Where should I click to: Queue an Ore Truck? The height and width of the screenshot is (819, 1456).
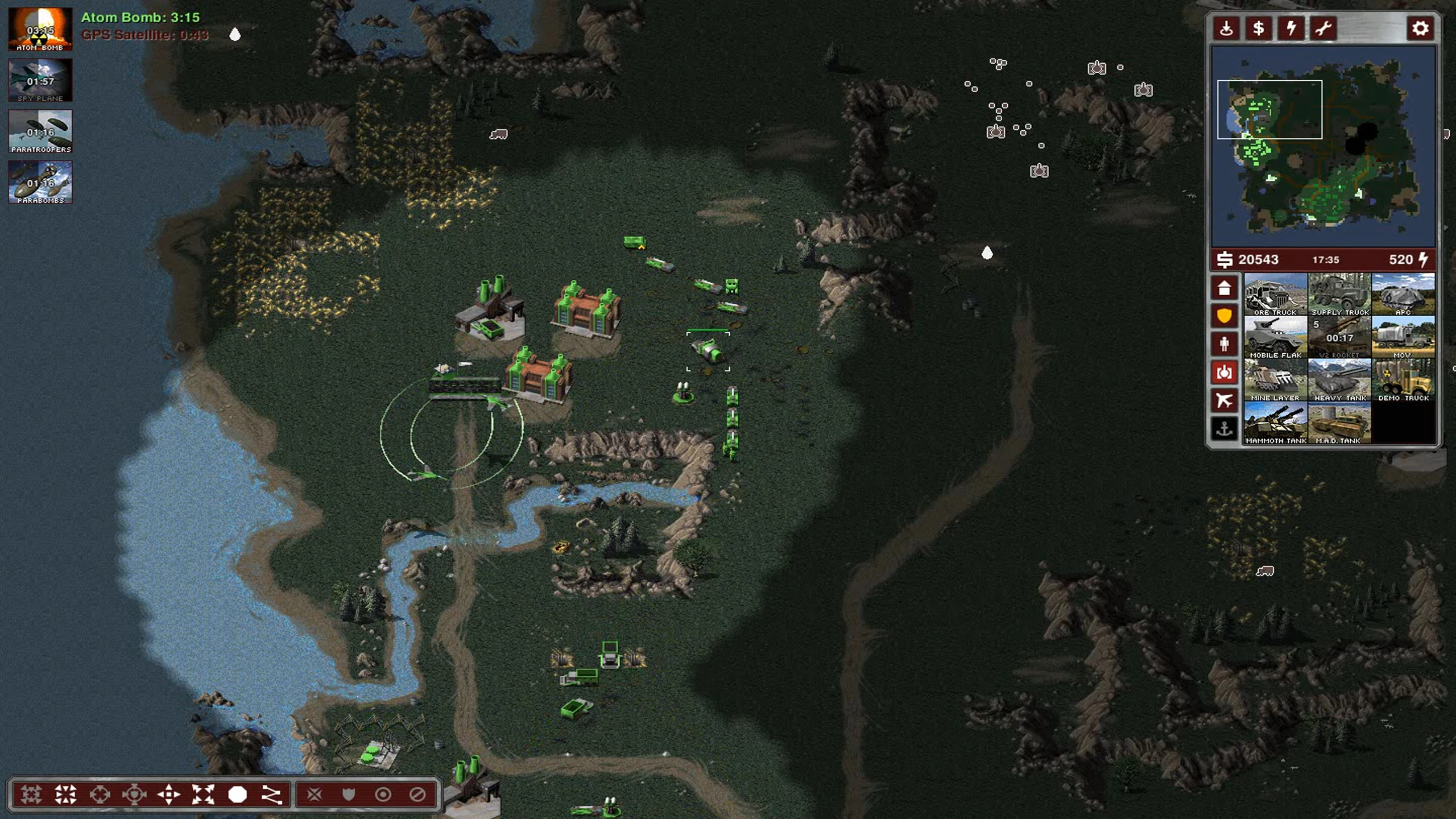(x=1275, y=294)
